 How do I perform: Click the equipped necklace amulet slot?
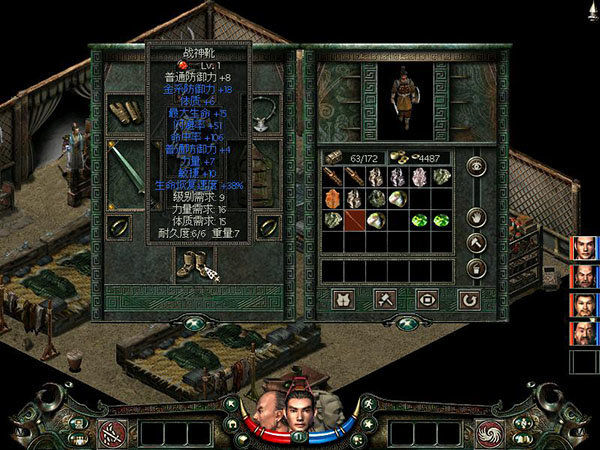tap(266, 111)
